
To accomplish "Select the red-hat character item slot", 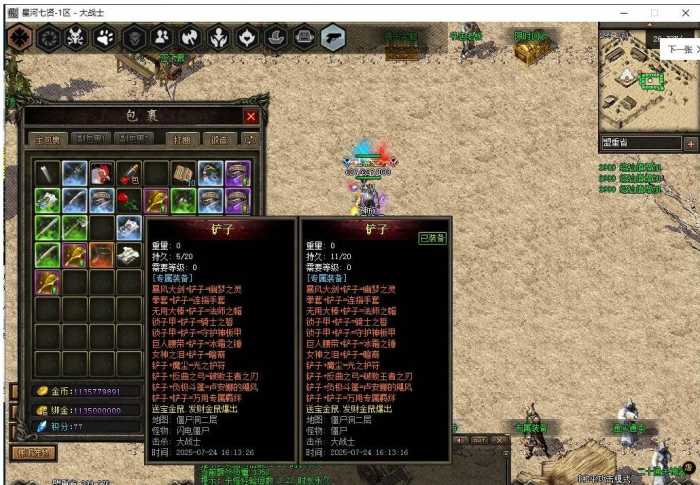I will click(102, 173).
